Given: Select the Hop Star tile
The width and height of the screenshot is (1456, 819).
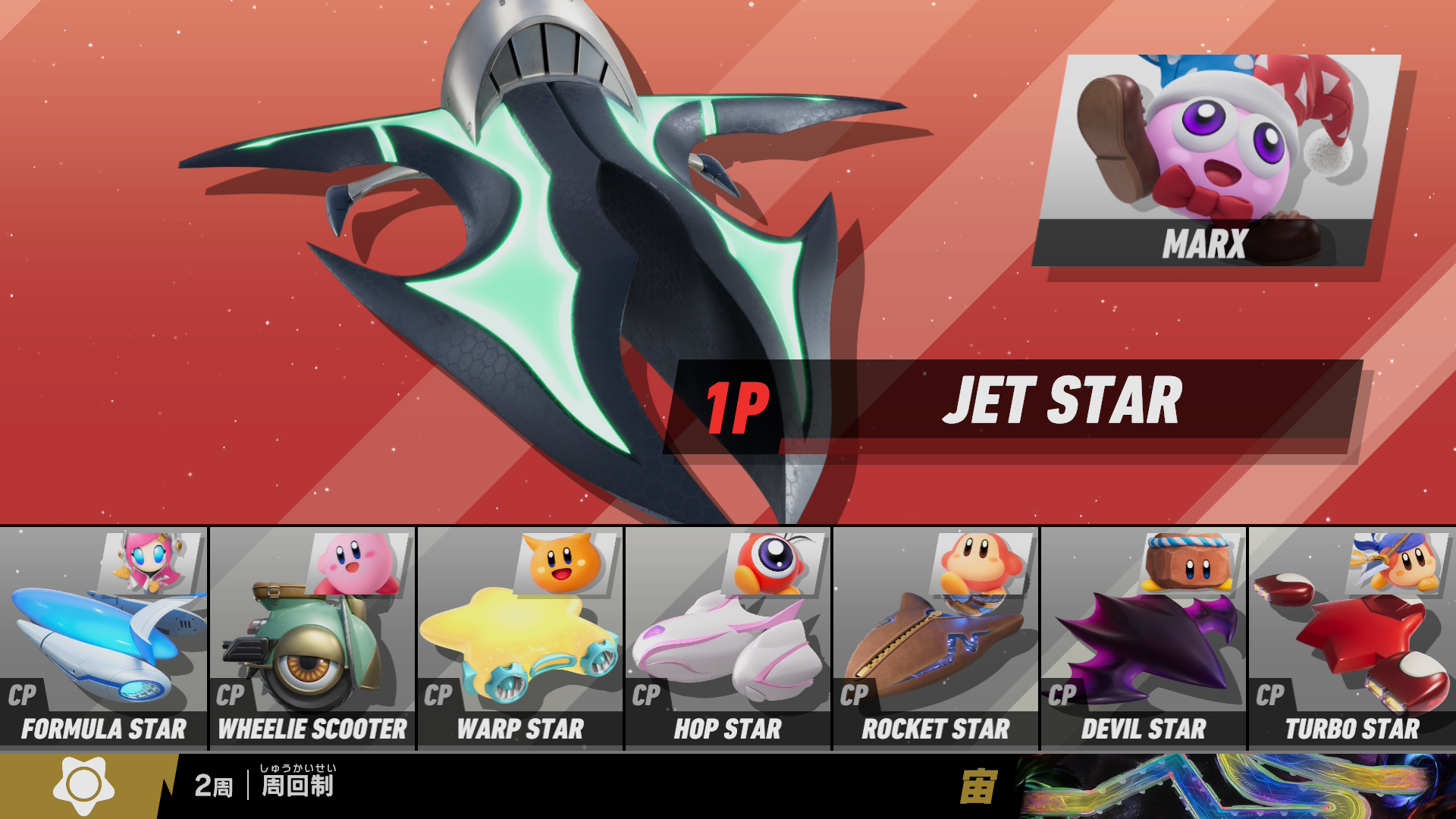Looking at the screenshot, I should (728, 639).
